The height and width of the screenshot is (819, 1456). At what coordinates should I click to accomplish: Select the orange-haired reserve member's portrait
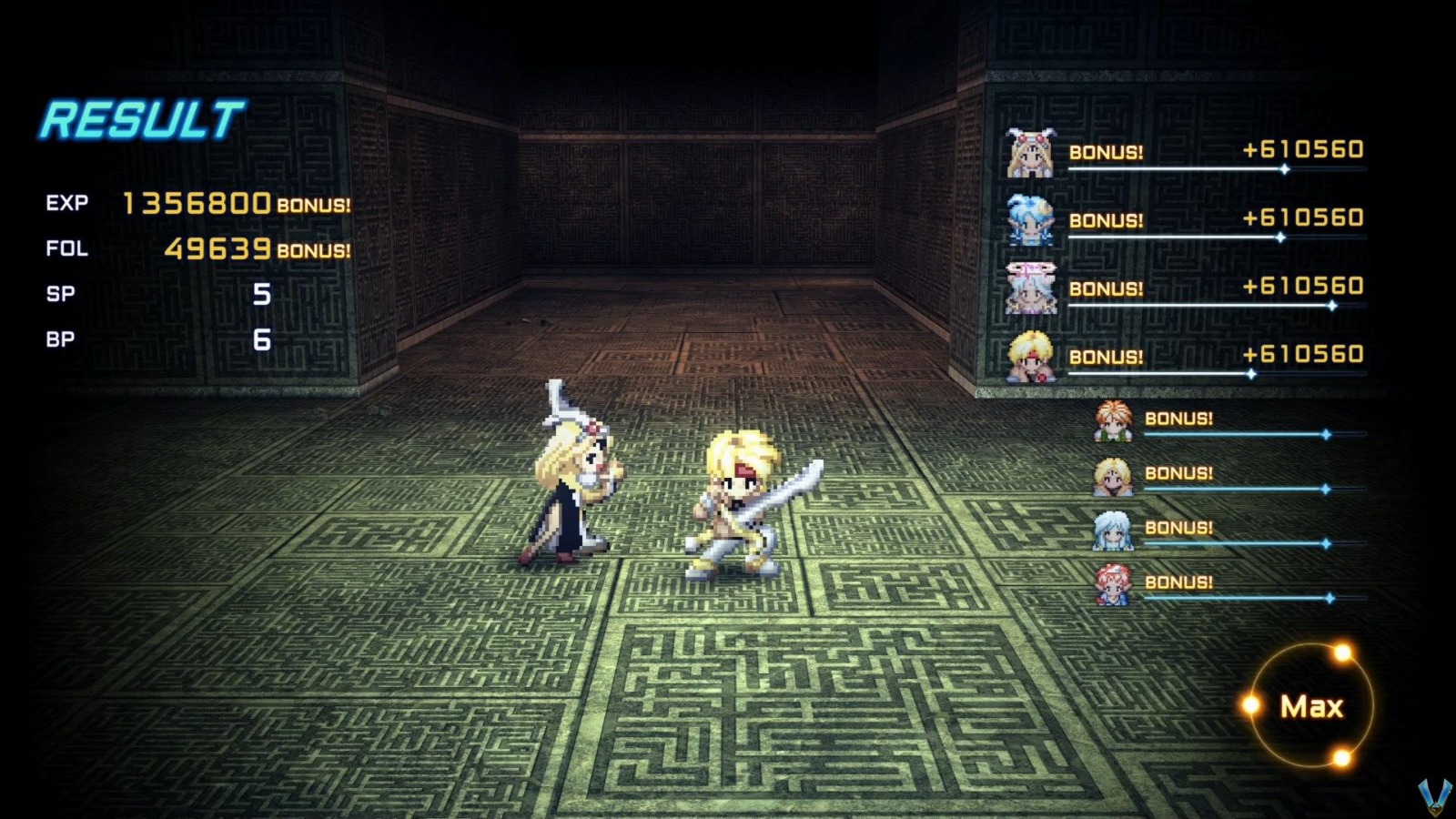pos(1112,421)
